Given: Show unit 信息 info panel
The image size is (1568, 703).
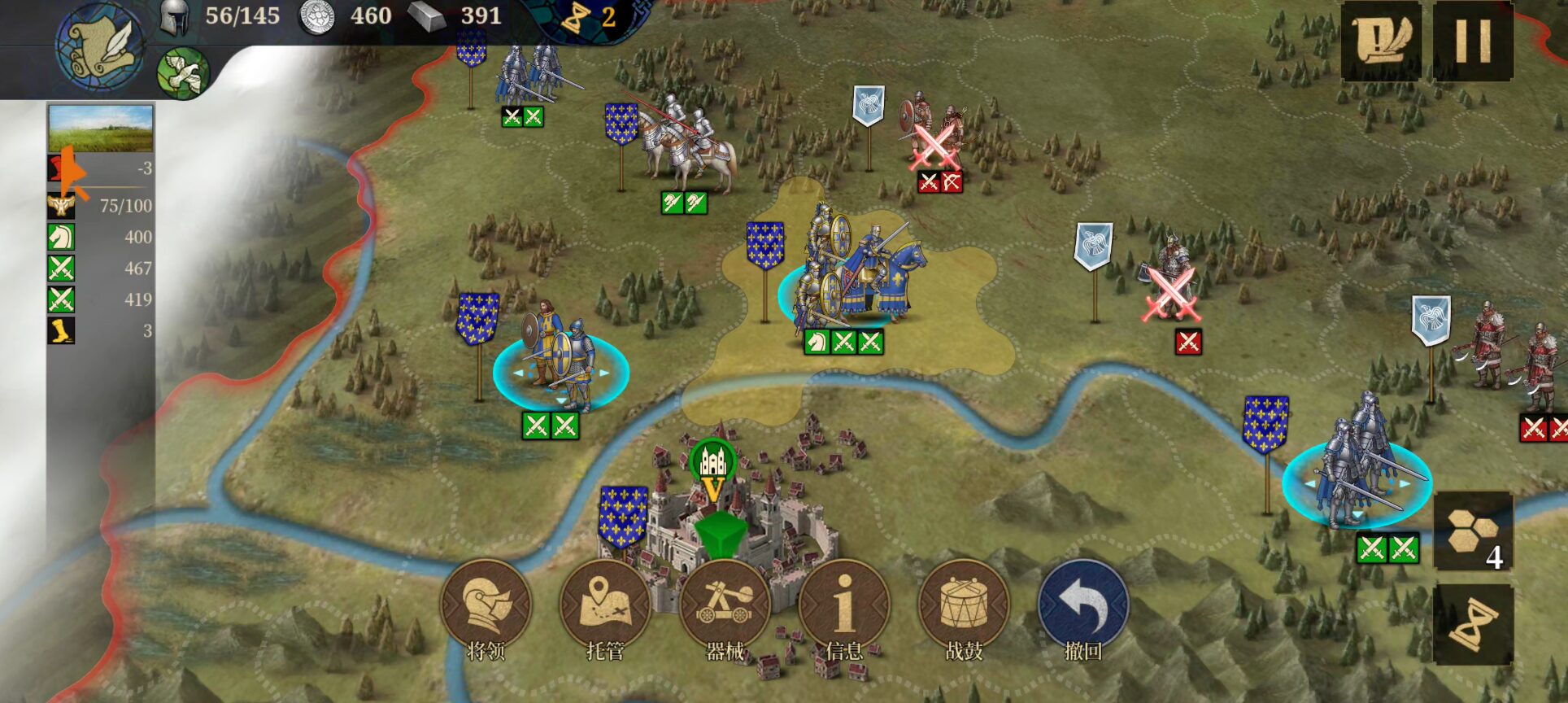Looking at the screenshot, I should pos(844,605).
